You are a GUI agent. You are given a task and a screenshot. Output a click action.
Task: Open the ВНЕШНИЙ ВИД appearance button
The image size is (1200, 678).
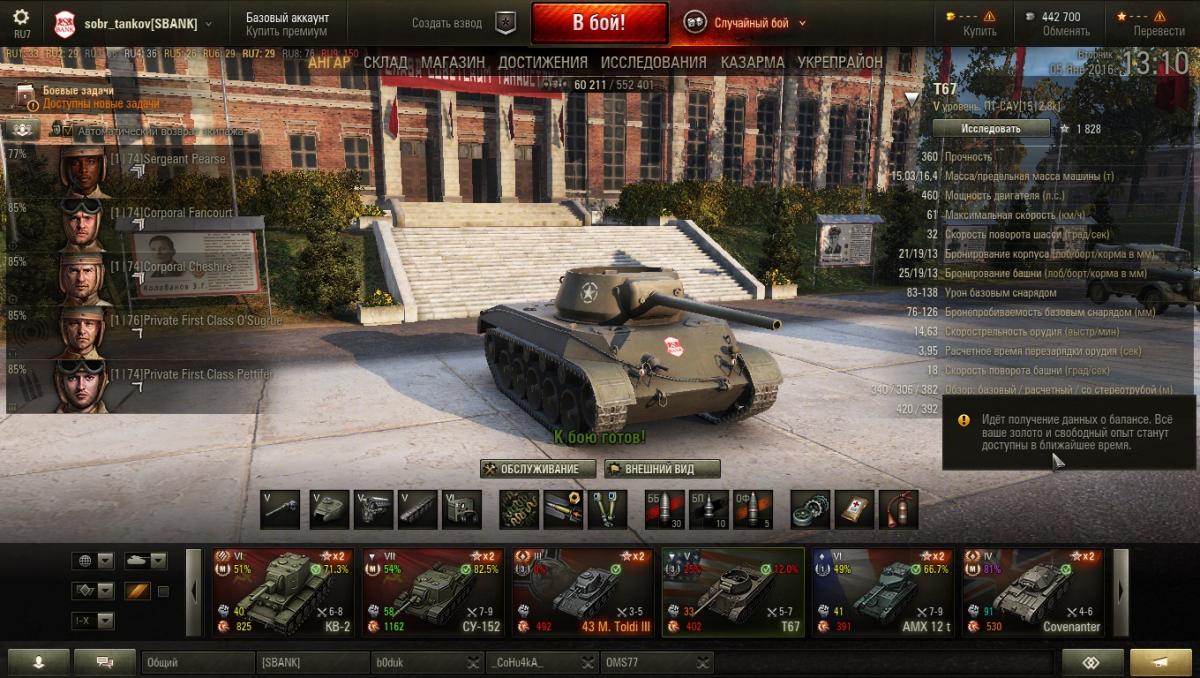[x=662, y=469]
